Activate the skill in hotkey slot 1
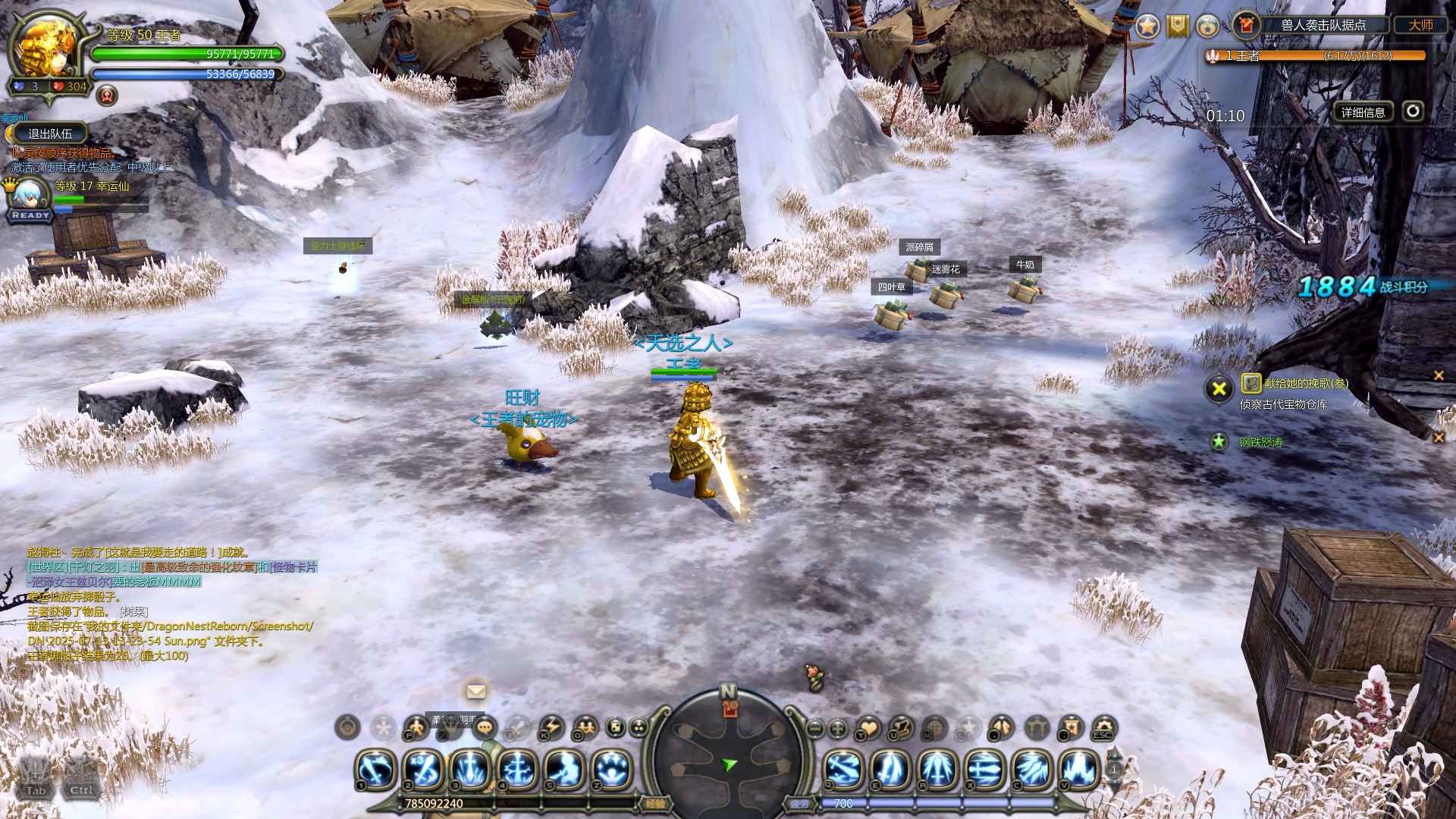This screenshot has width=1456, height=819. (x=376, y=769)
